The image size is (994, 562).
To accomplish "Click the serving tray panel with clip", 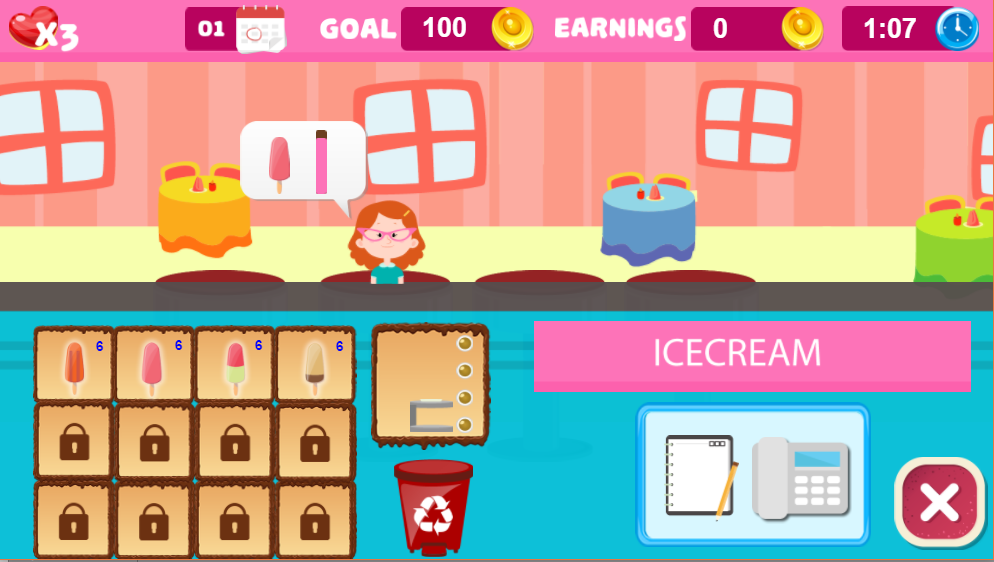I will (430, 383).
